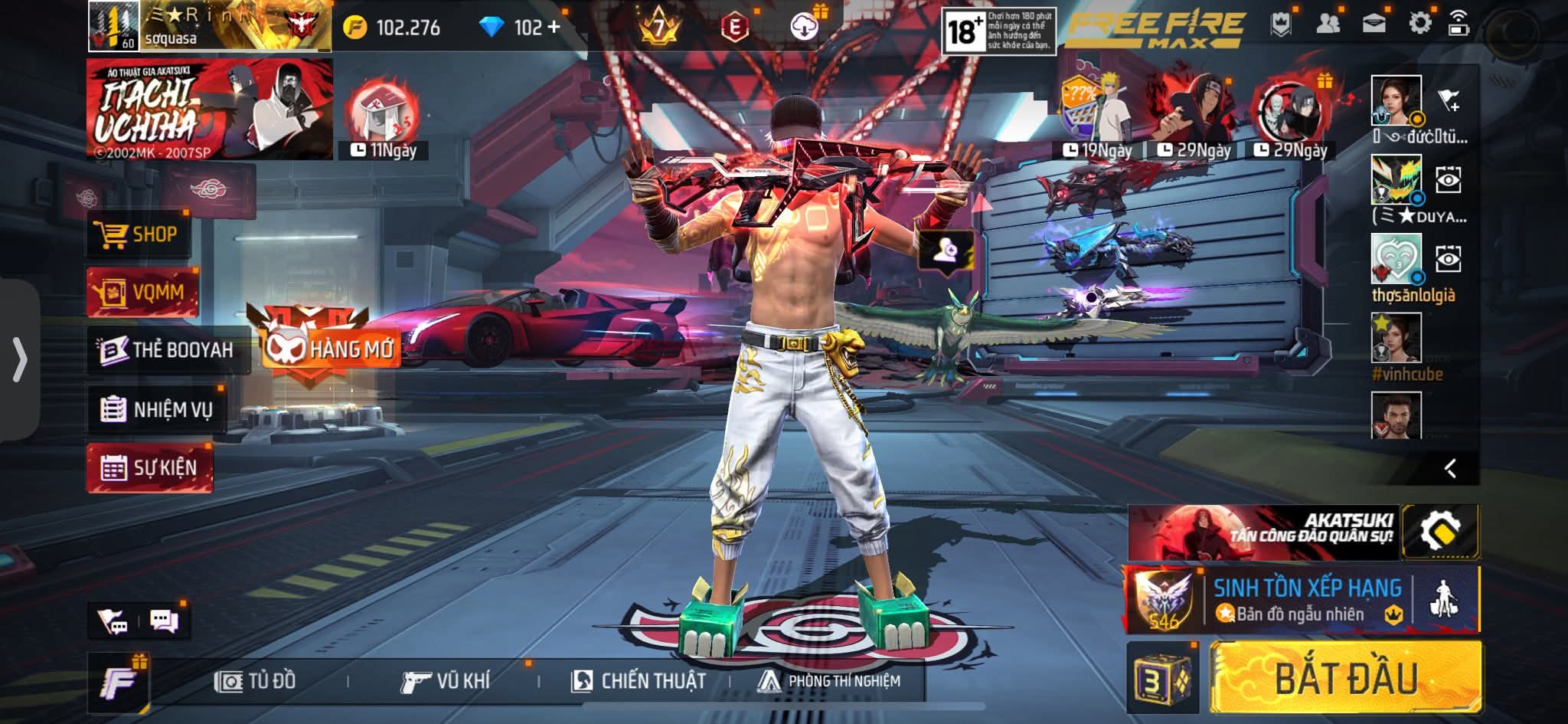Switch to the TỦ ĐỒ wardrobe tab
The image size is (1568, 724).
tap(256, 680)
